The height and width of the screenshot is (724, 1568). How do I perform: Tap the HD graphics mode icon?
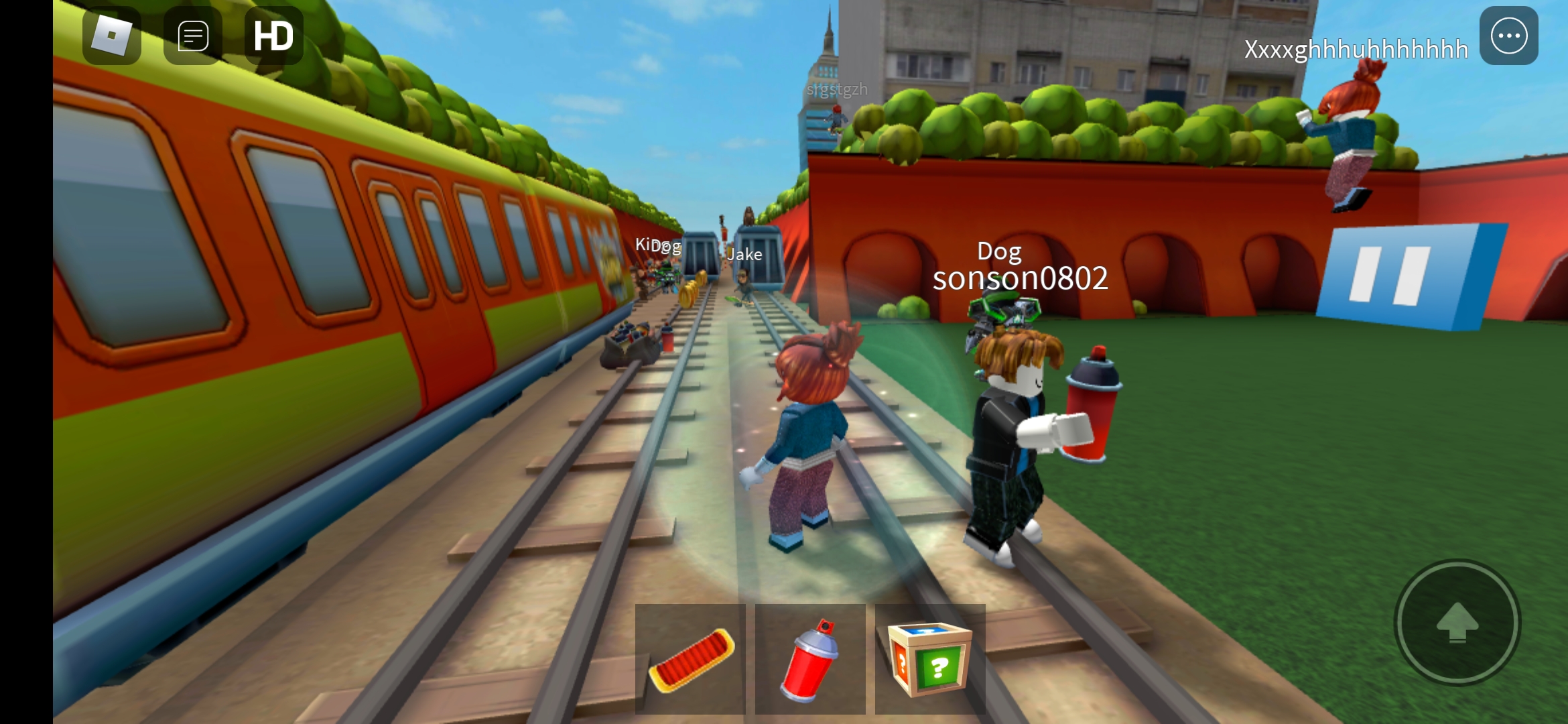pos(273,36)
